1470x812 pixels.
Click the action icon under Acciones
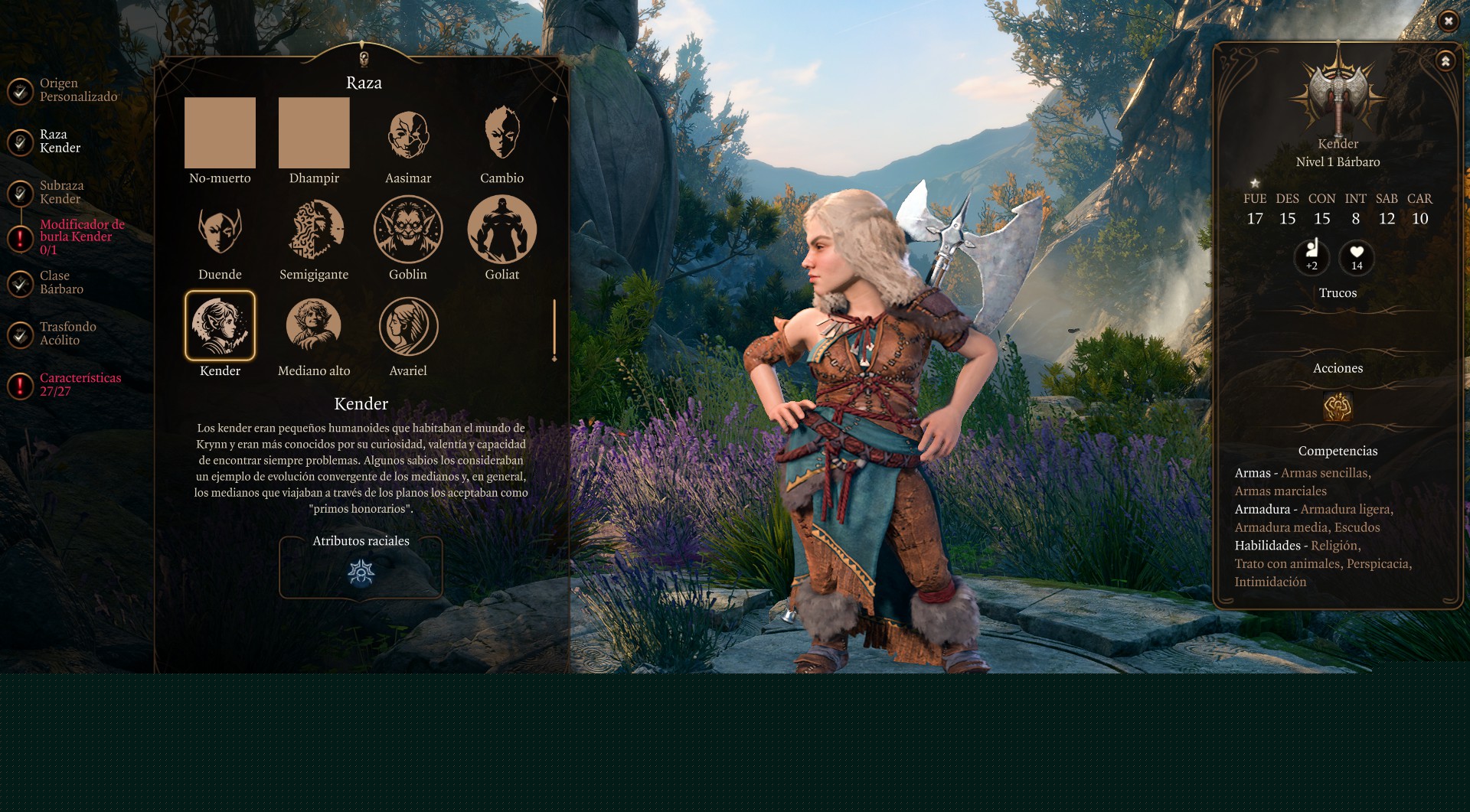point(1338,406)
